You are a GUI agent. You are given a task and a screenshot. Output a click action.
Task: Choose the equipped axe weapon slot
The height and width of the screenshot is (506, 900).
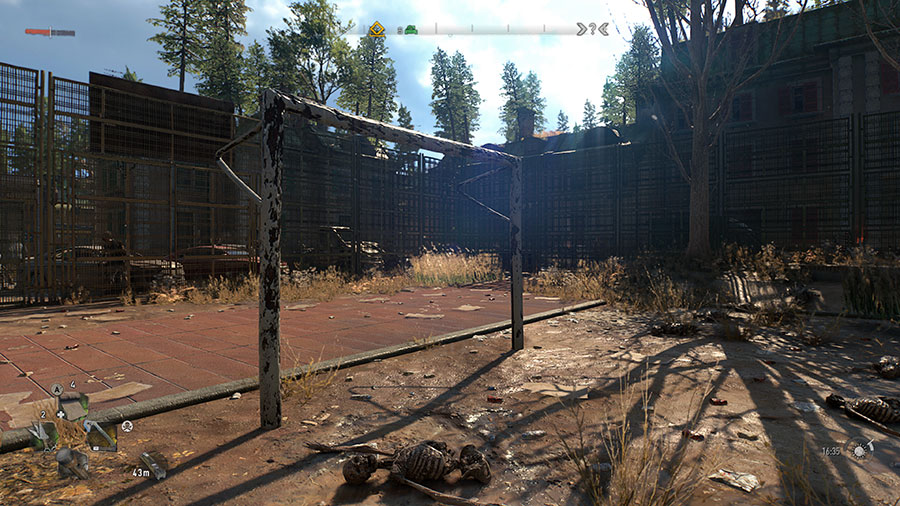click(x=101, y=434)
